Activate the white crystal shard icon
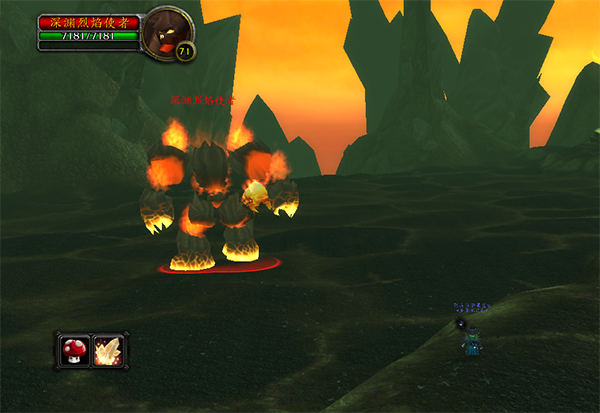The height and width of the screenshot is (413, 600). [108, 350]
